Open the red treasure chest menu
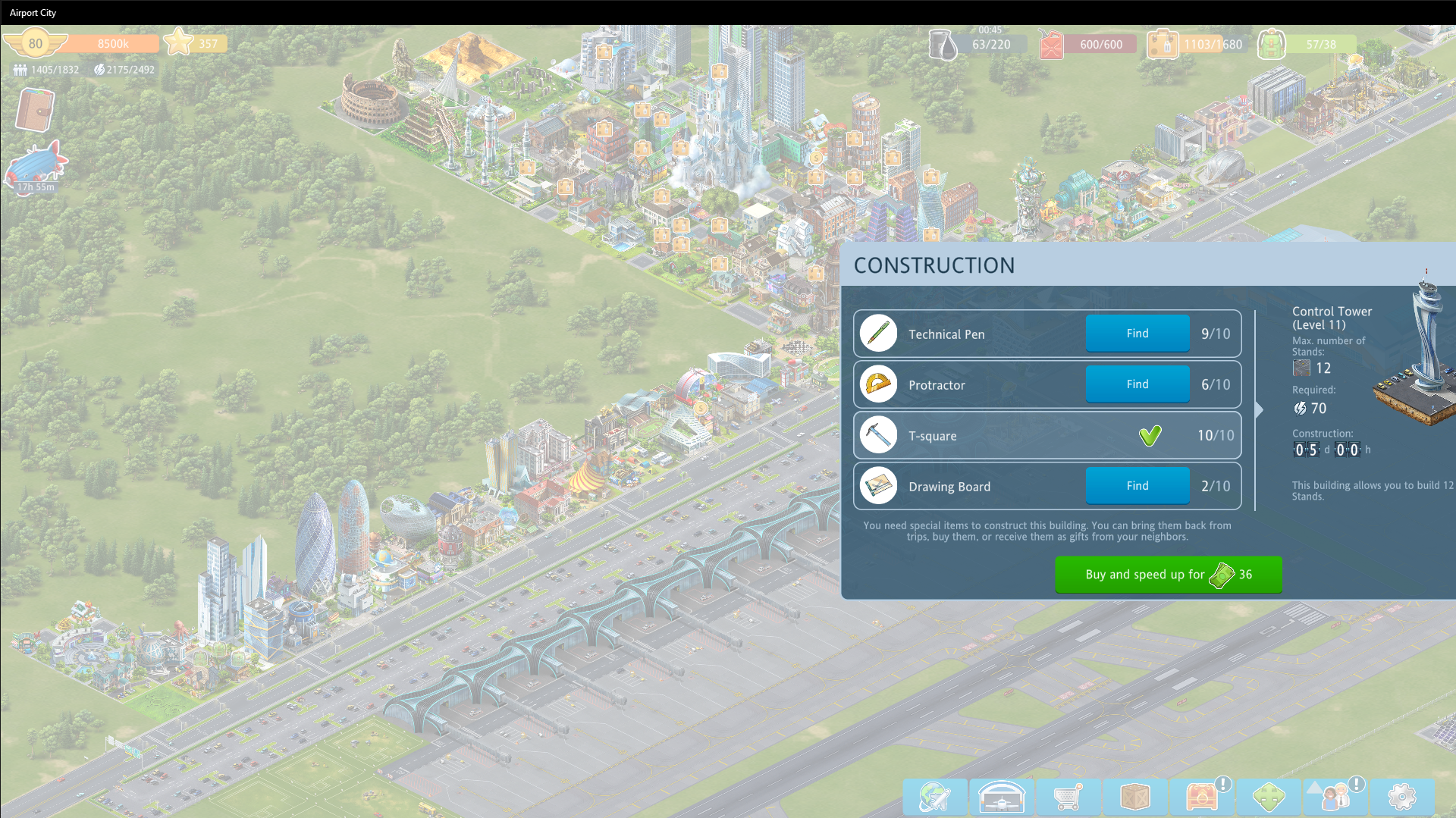The height and width of the screenshot is (818, 1456). 1201,797
